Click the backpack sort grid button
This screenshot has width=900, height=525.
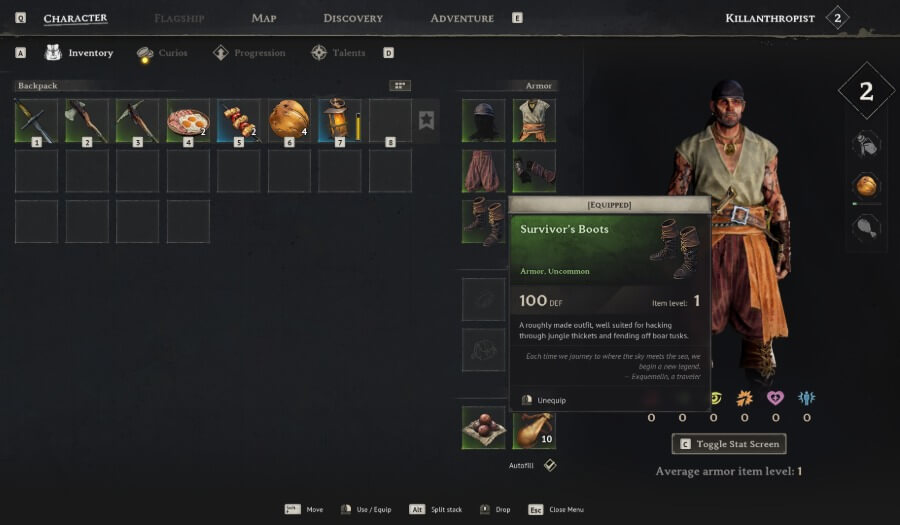tap(400, 86)
